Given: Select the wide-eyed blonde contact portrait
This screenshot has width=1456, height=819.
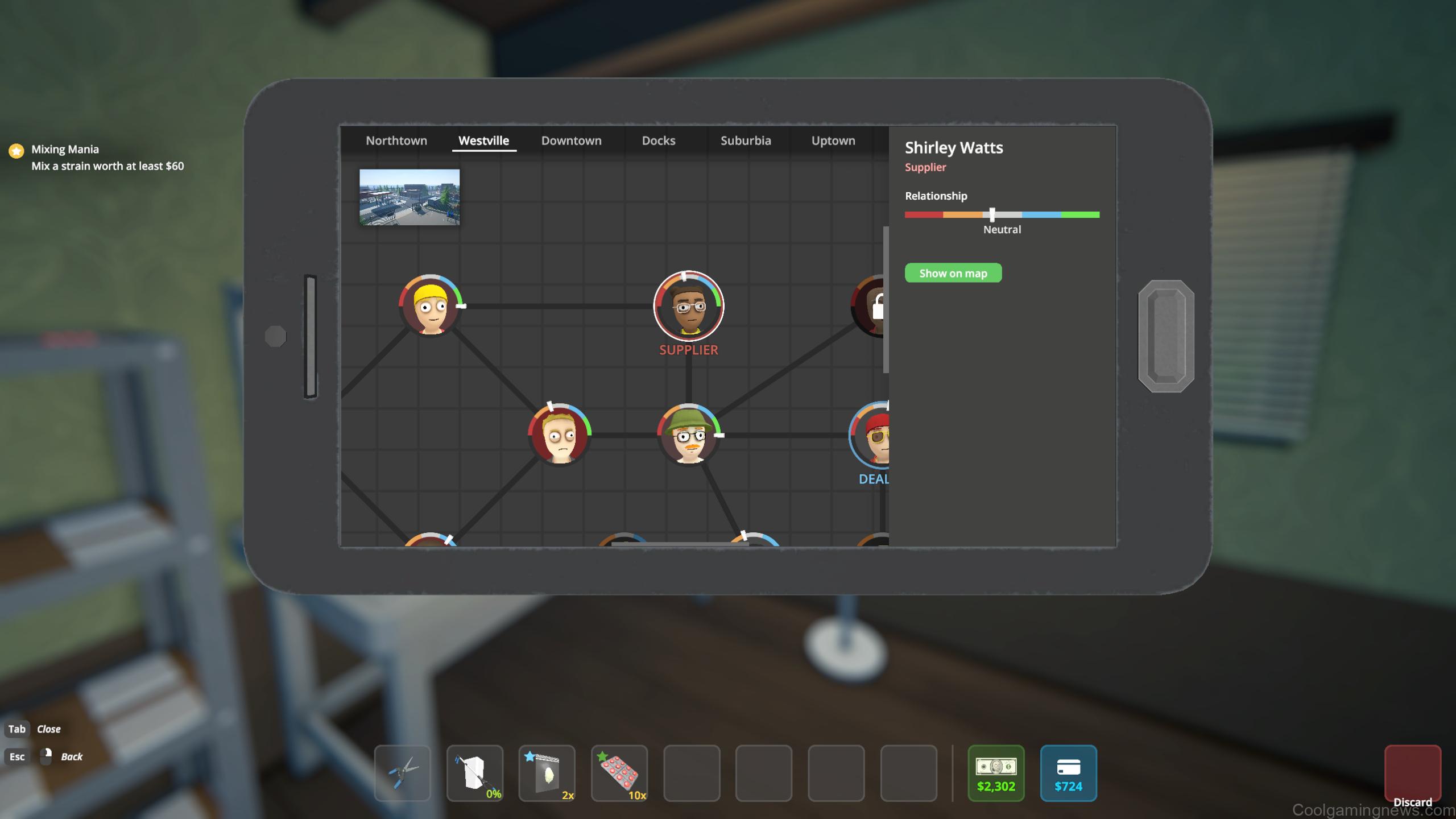Looking at the screenshot, I should [x=560, y=435].
